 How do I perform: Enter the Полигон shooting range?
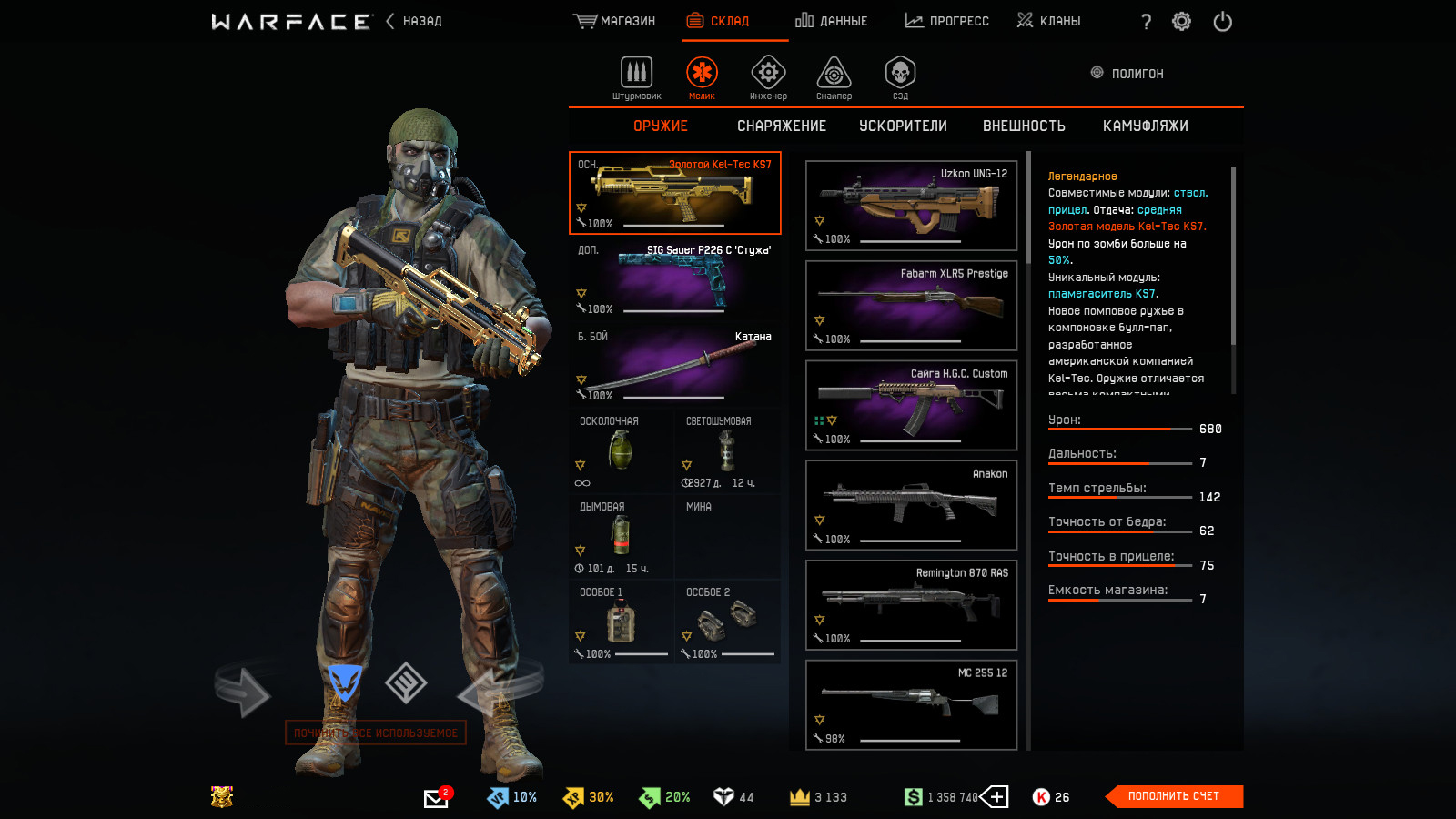point(1127,74)
